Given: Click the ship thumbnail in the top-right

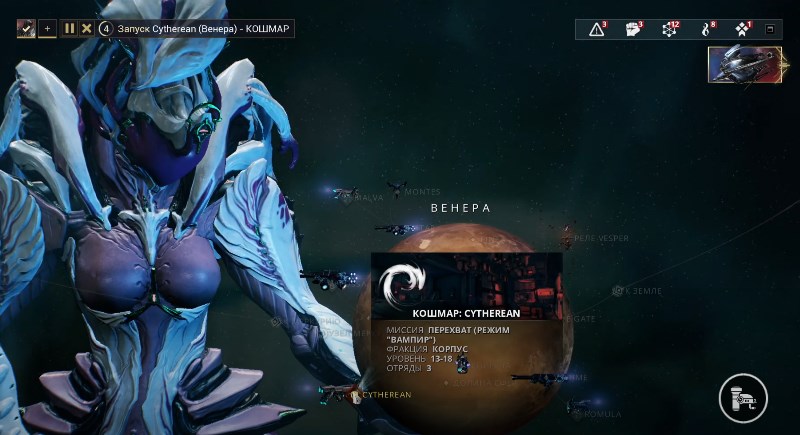Looking at the screenshot, I should click(x=744, y=64).
